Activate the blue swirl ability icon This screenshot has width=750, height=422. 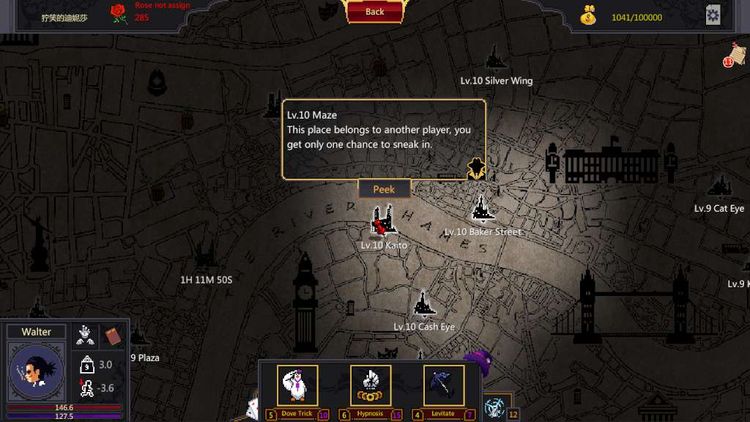click(494, 407)
